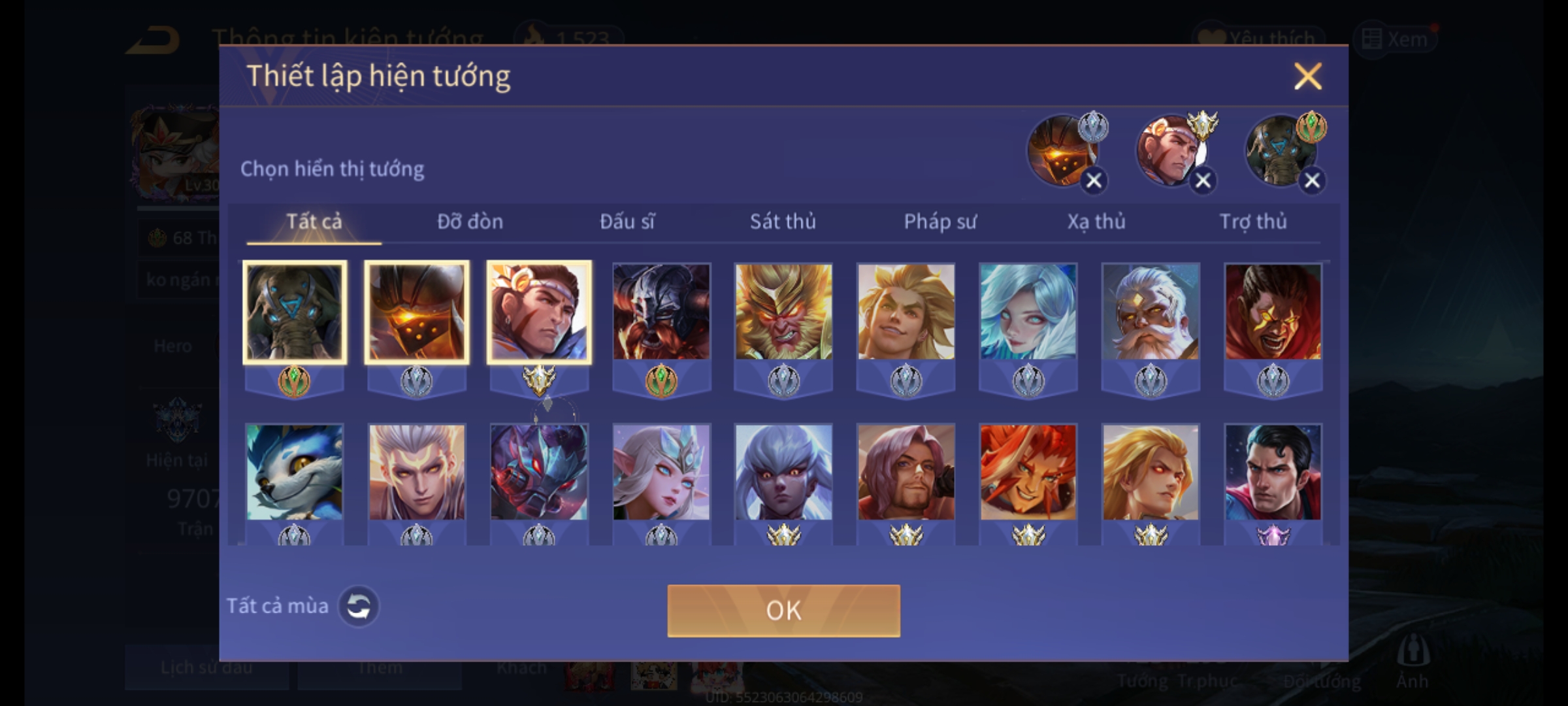Choose the white-bearded old man hero portrait
This screenshot has width=1568, height=706.
[x=1151, y=312]
